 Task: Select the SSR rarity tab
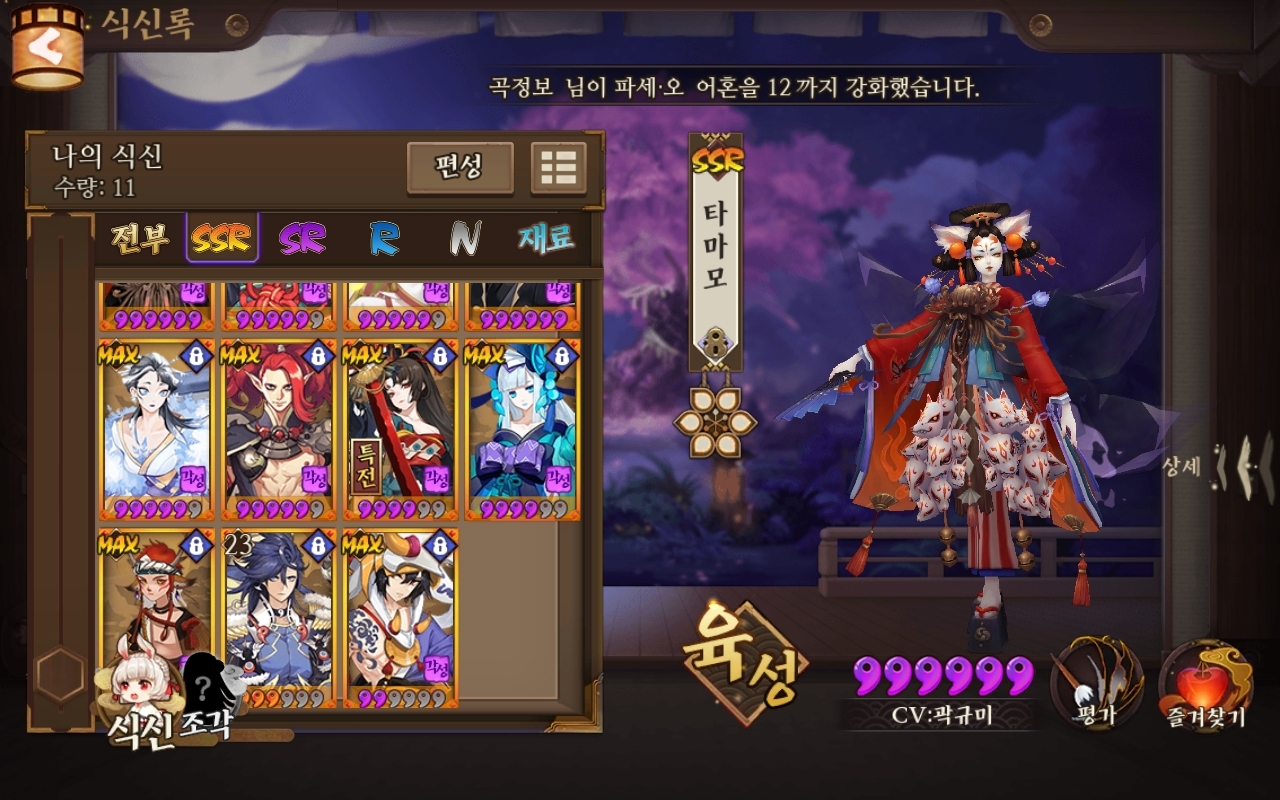(x=222, y=238)
